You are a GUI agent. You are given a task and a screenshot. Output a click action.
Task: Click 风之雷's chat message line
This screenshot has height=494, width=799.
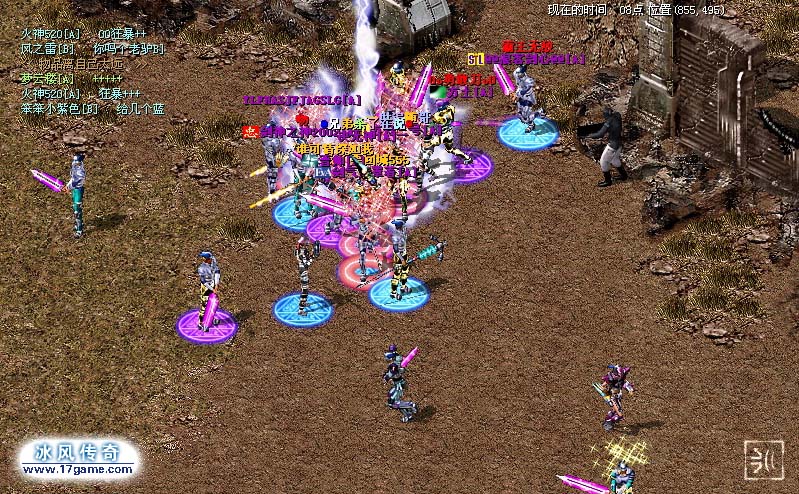(x=92, y=48)
